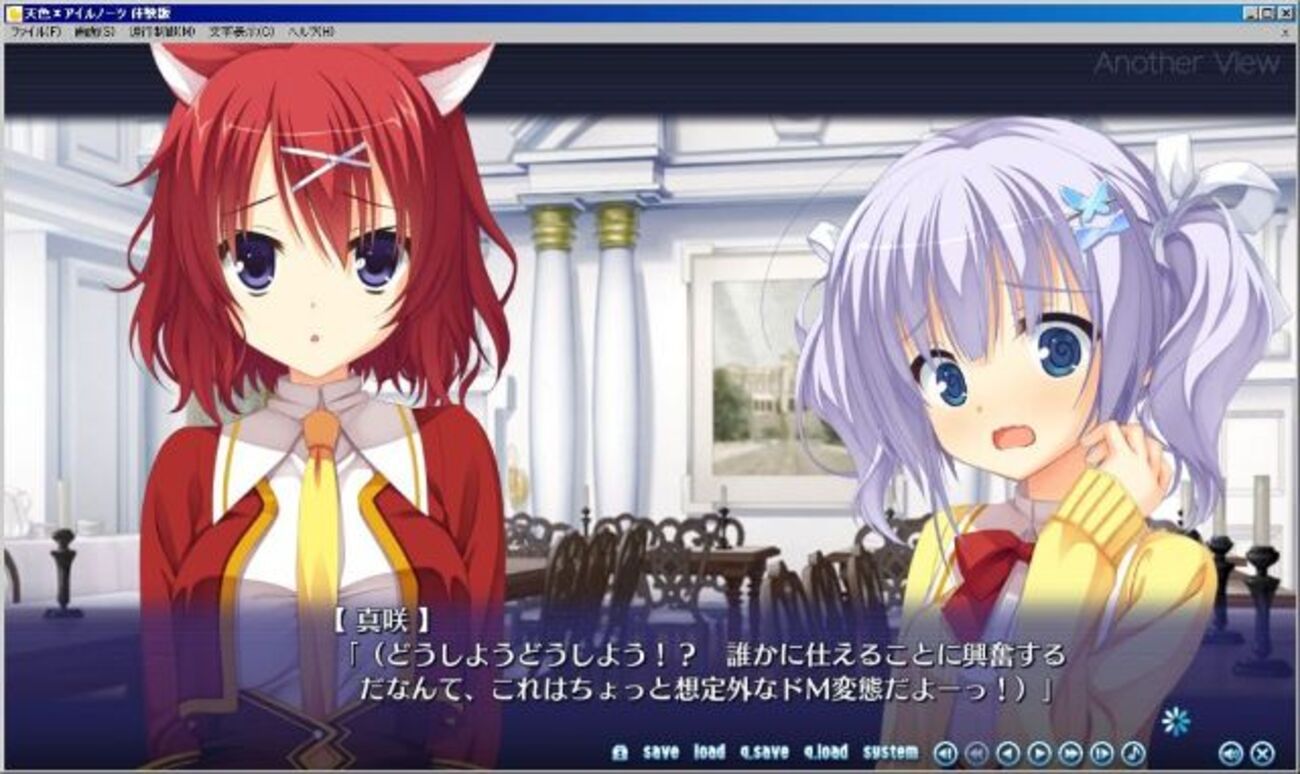Open the ヘルプ(H) Help menu
This screenshot has height=774, width=1300.
click(x=311, y=32)
